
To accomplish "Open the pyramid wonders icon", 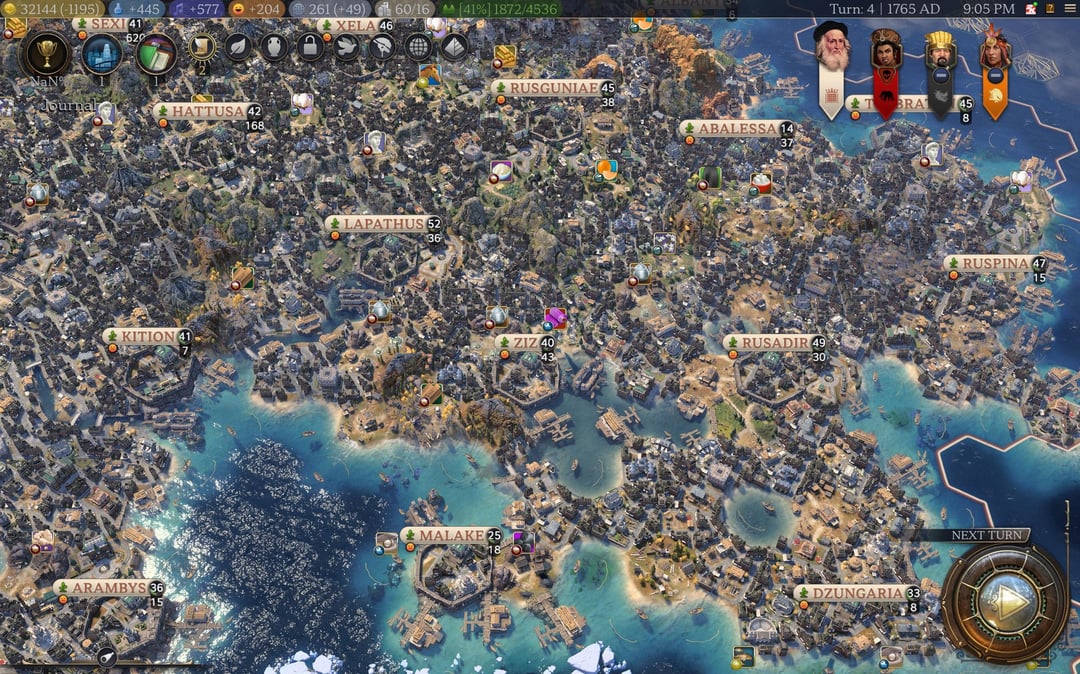I will tap(454, 47).
